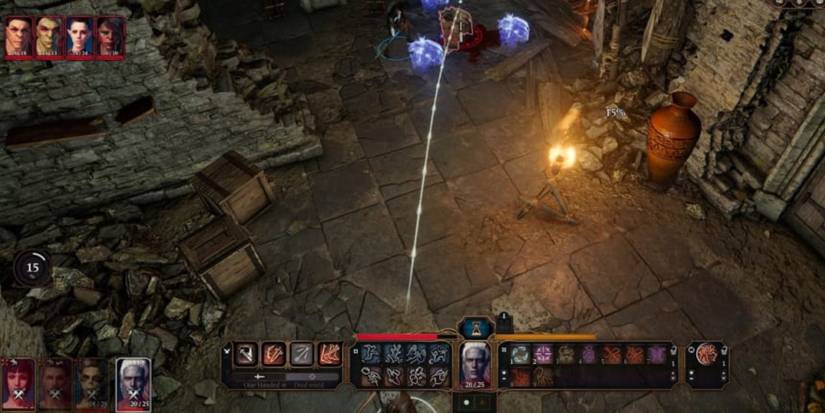Screen dimensions: 825x413
Task: Target the red-faced enemy portrait in turn order
Action: (108, 37)
